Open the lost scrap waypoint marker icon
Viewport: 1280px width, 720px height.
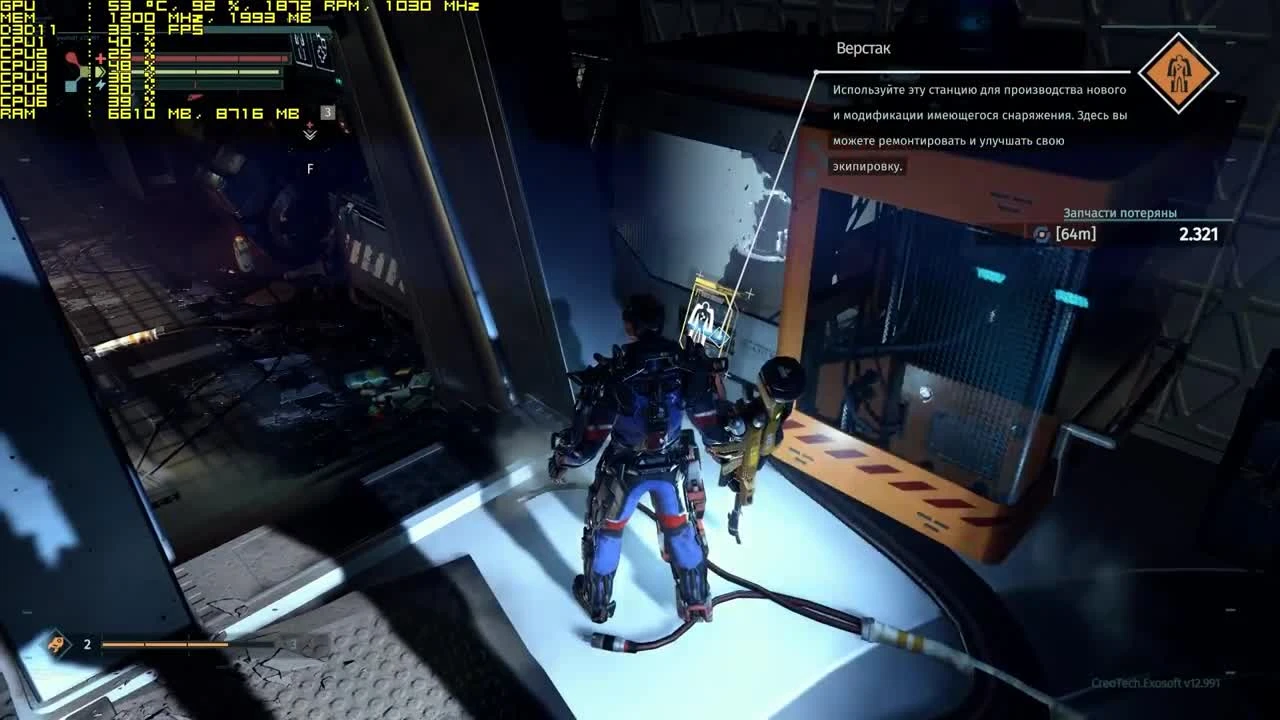[1040, 232]
